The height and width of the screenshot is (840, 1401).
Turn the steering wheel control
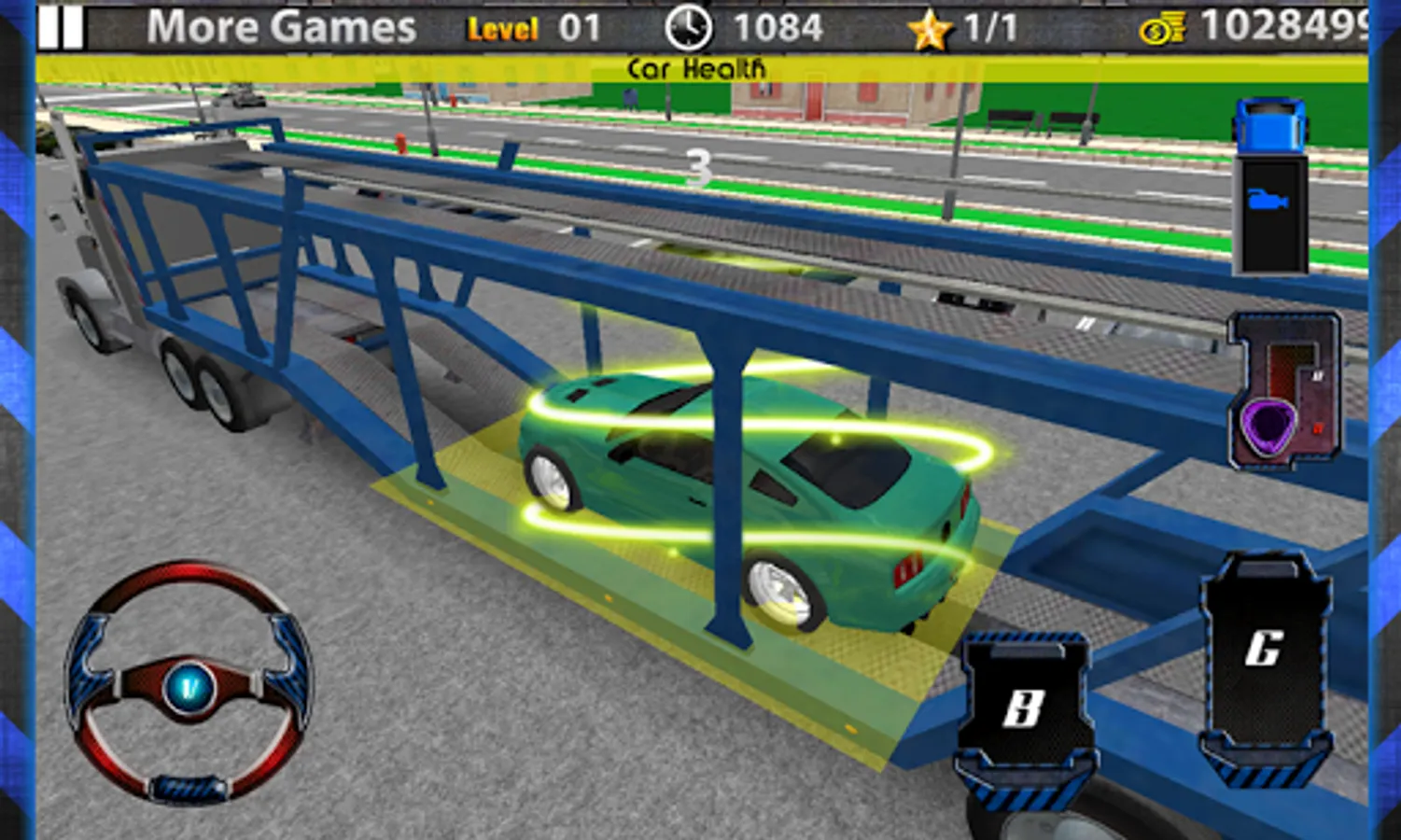pos(189,683)
